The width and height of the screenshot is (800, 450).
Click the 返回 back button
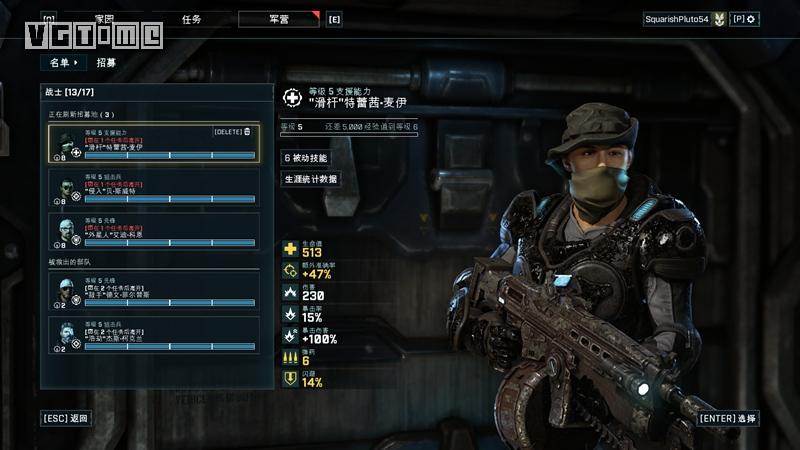tap(66, 417)
